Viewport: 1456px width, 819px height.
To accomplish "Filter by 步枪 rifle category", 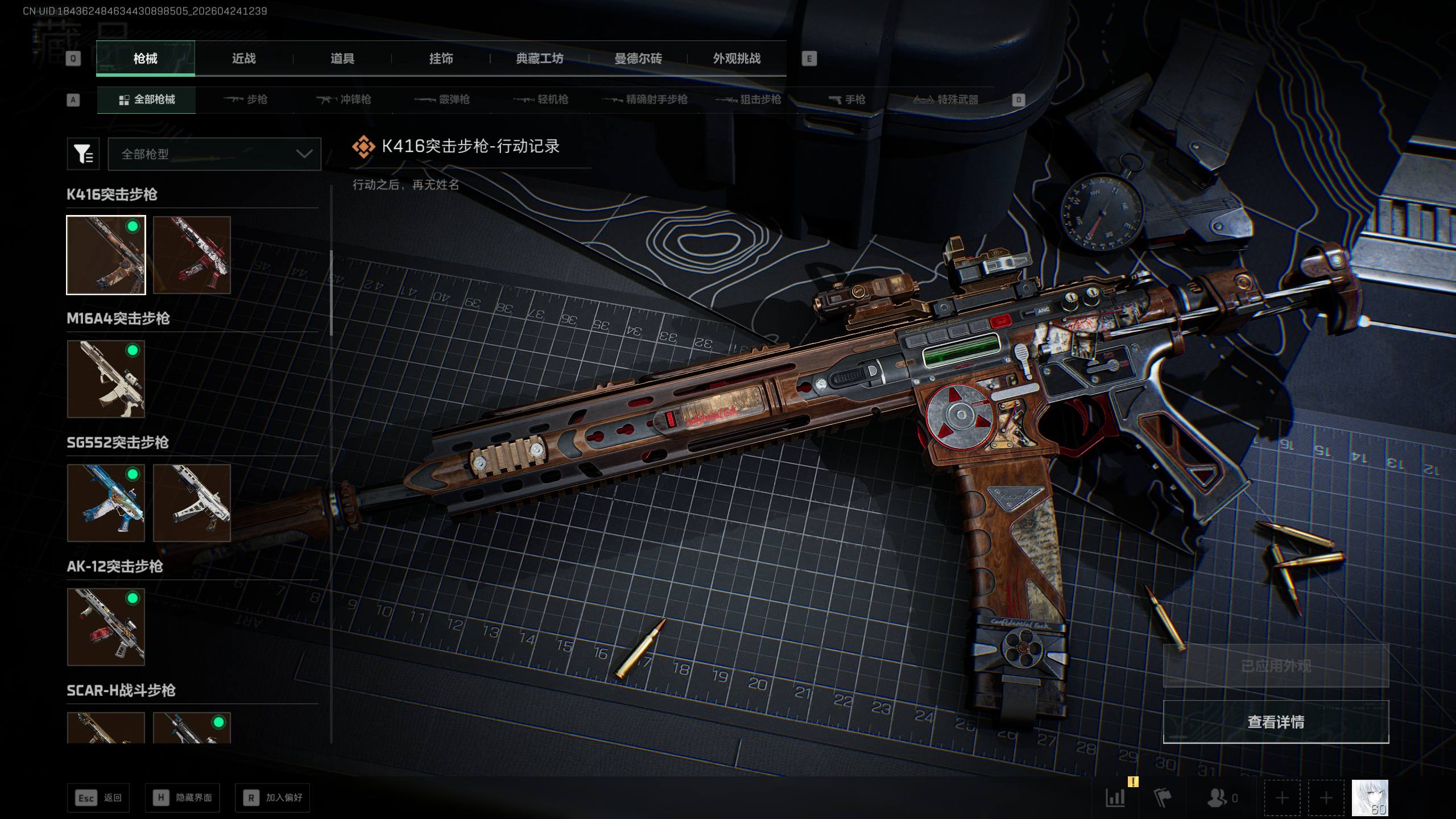I will click(x=246, y=100).
